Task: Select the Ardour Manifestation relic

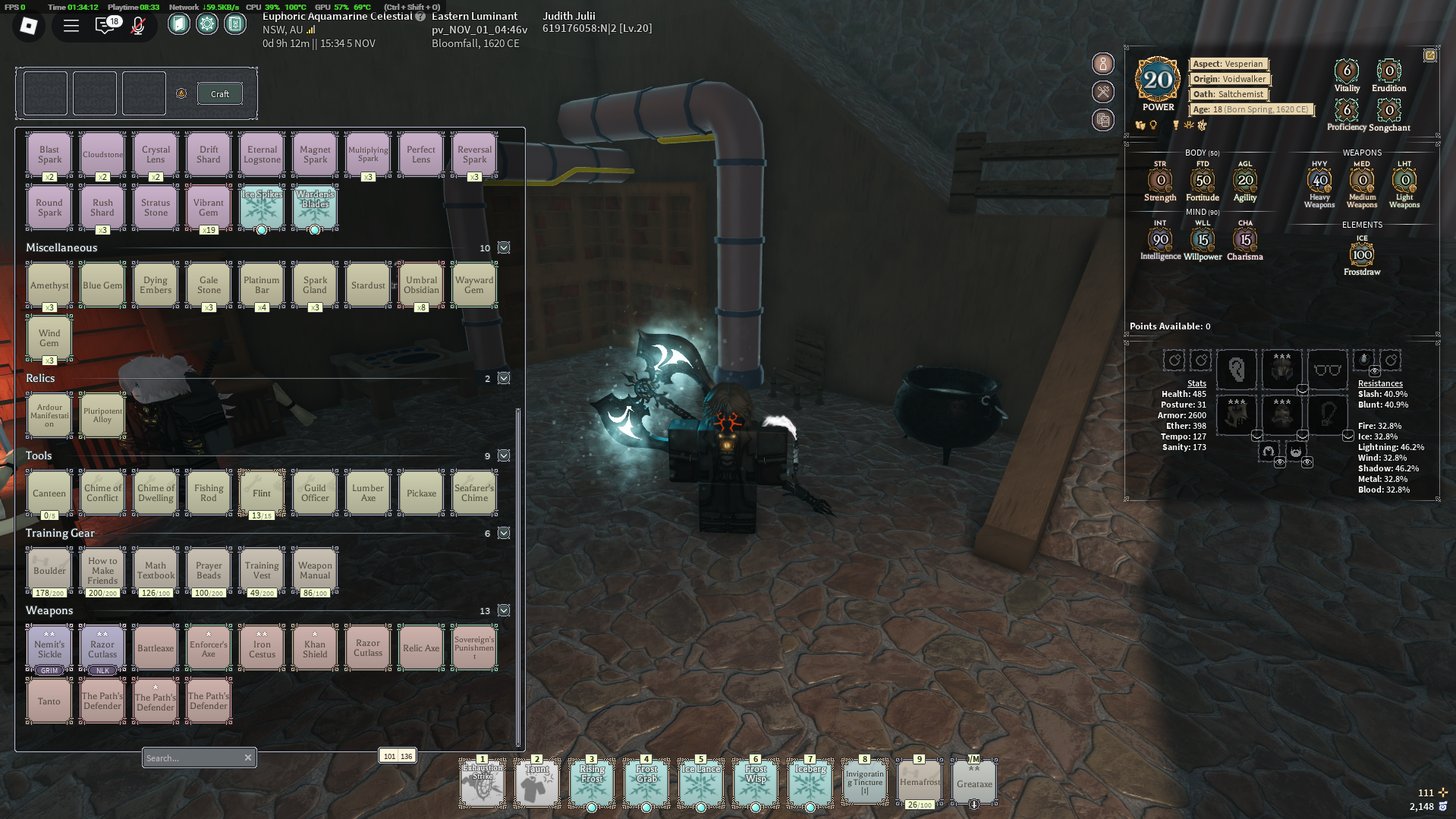Action: (49, 415)
